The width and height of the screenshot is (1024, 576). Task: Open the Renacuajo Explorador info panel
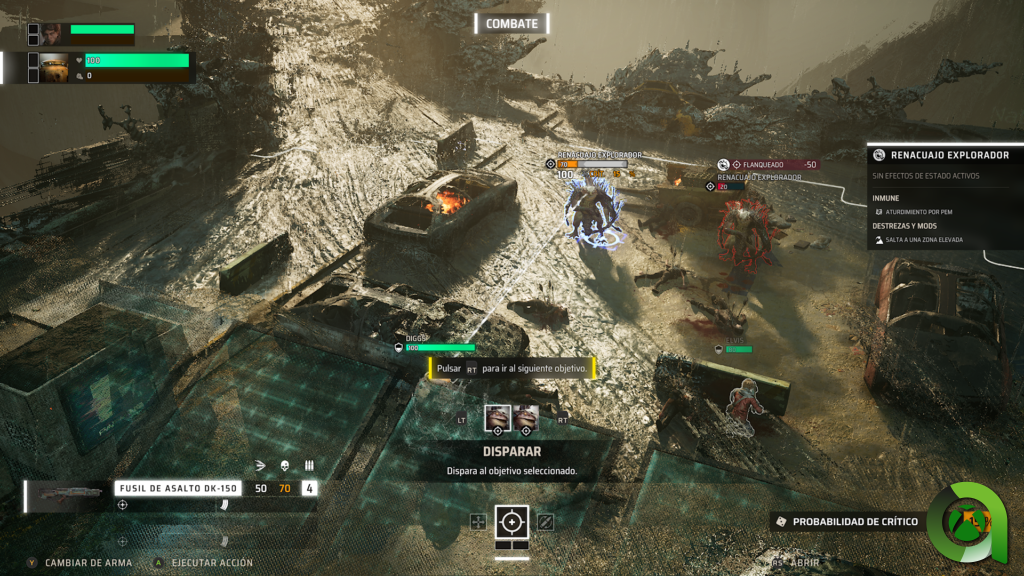click(x=943, y=155)
